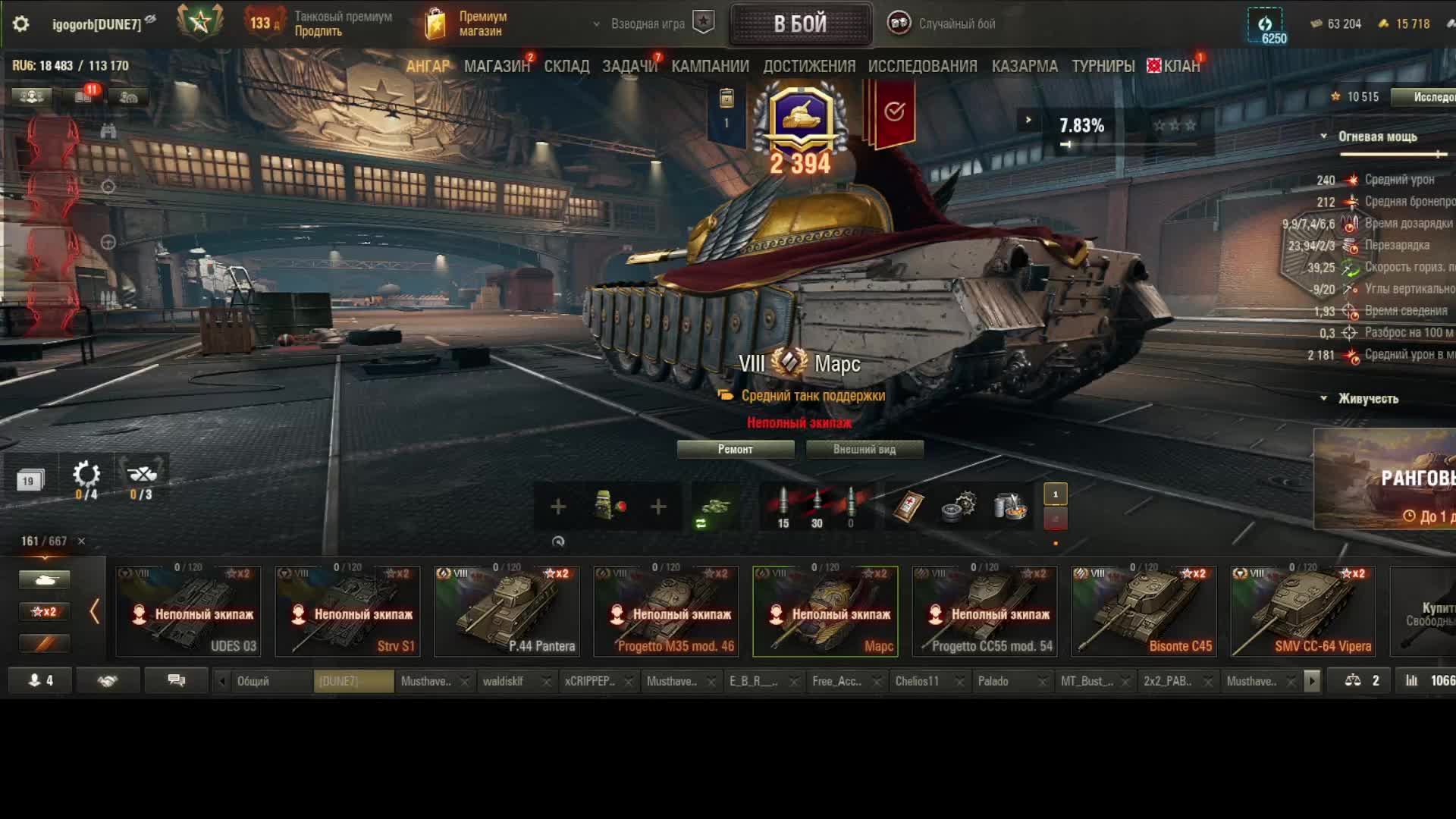Start the battle with the В БОЙ button

800,24
